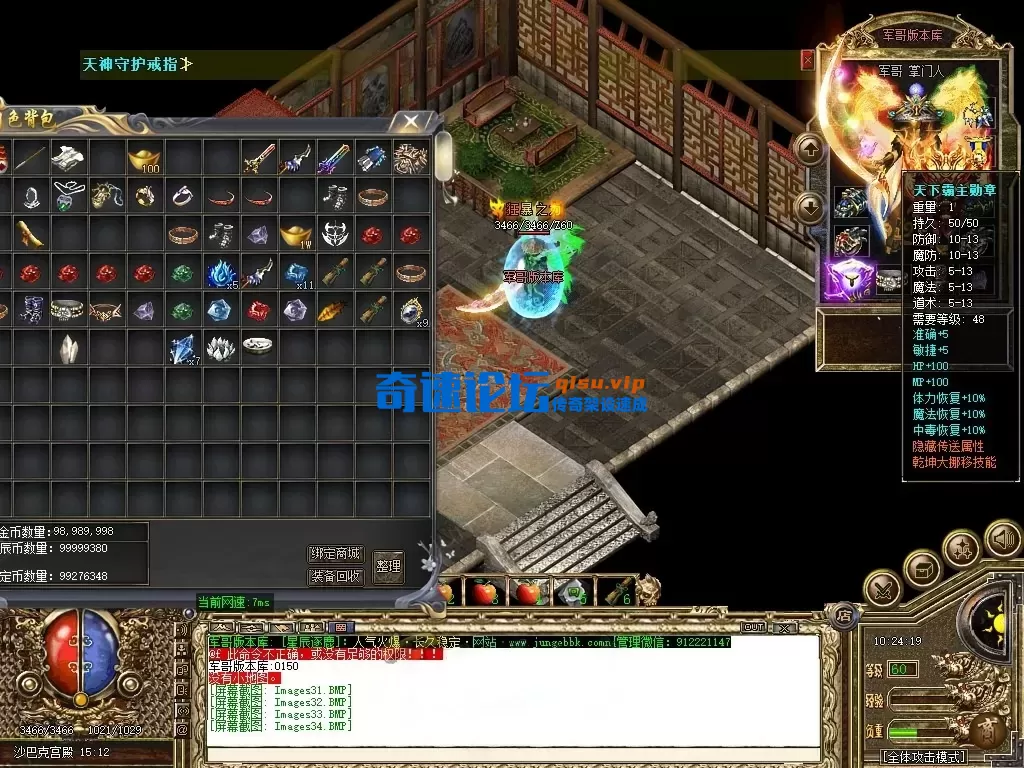Open the 绑定商城 bound shop
Image resolution: width=1024 pixels, height=768 pixels.
pos(335,554)
